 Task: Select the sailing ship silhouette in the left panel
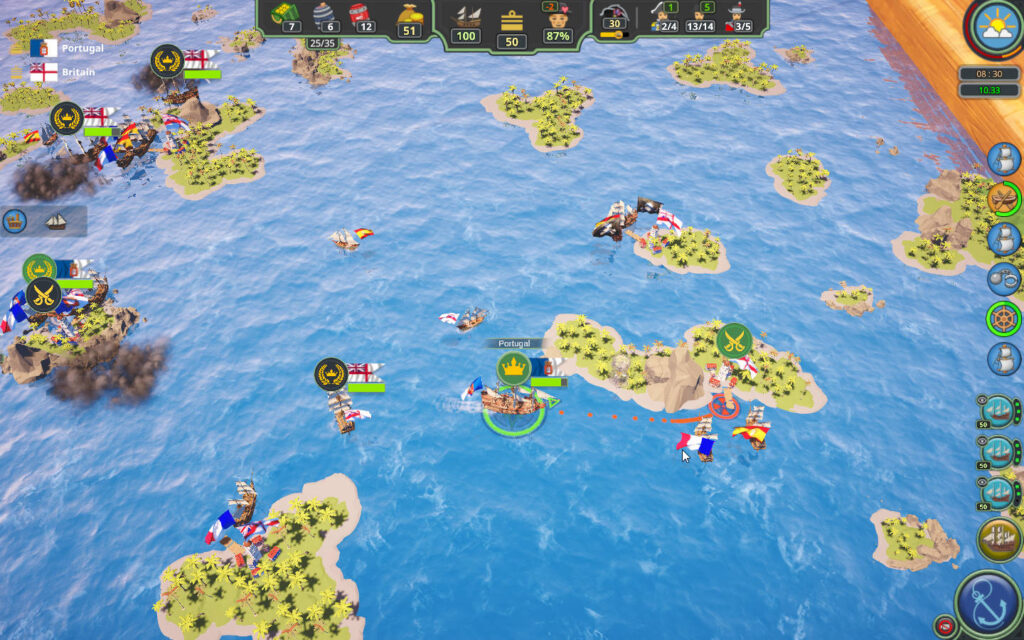(56, 221)
